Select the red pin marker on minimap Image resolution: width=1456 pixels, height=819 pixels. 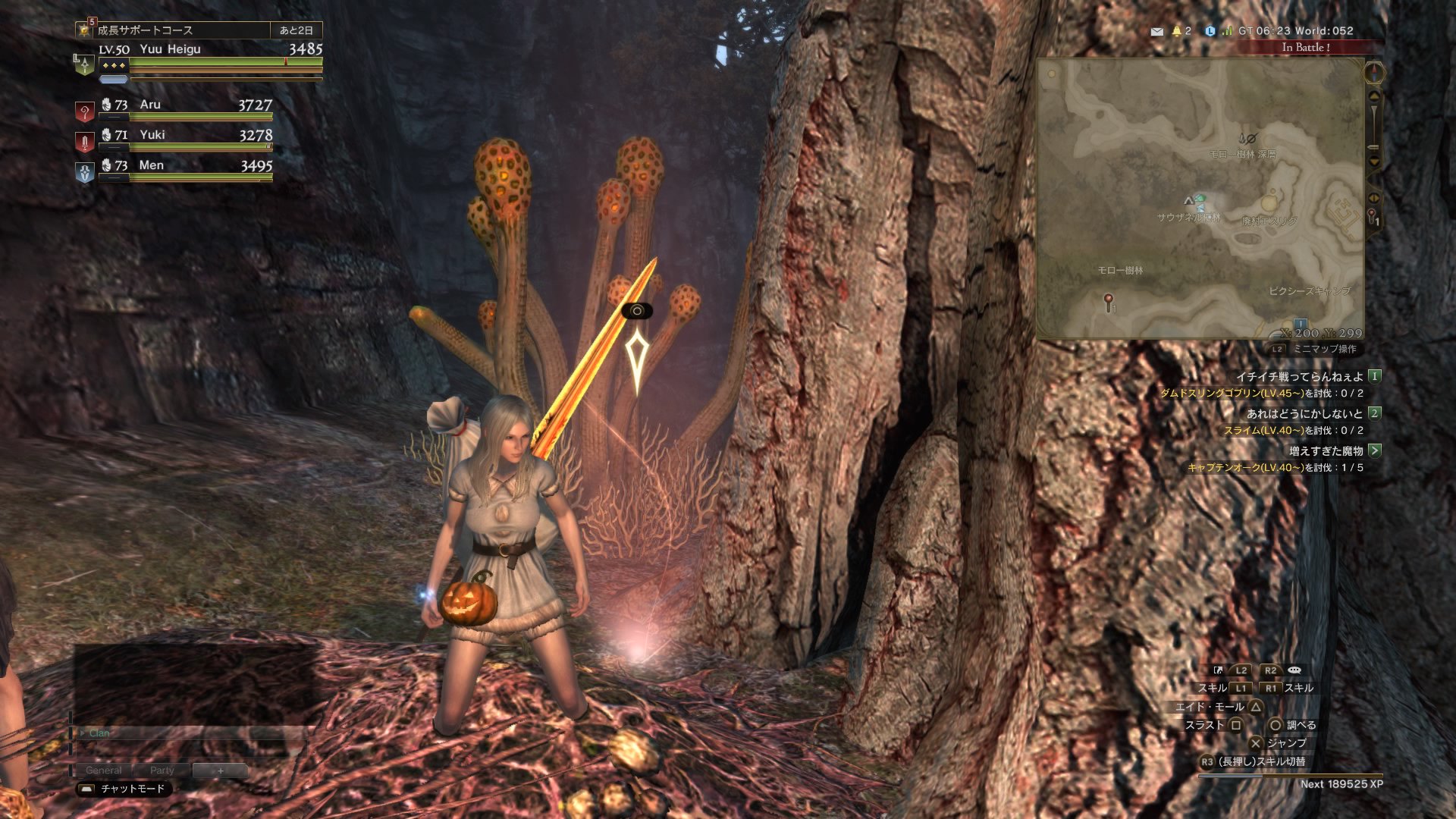coord(1109,301)
